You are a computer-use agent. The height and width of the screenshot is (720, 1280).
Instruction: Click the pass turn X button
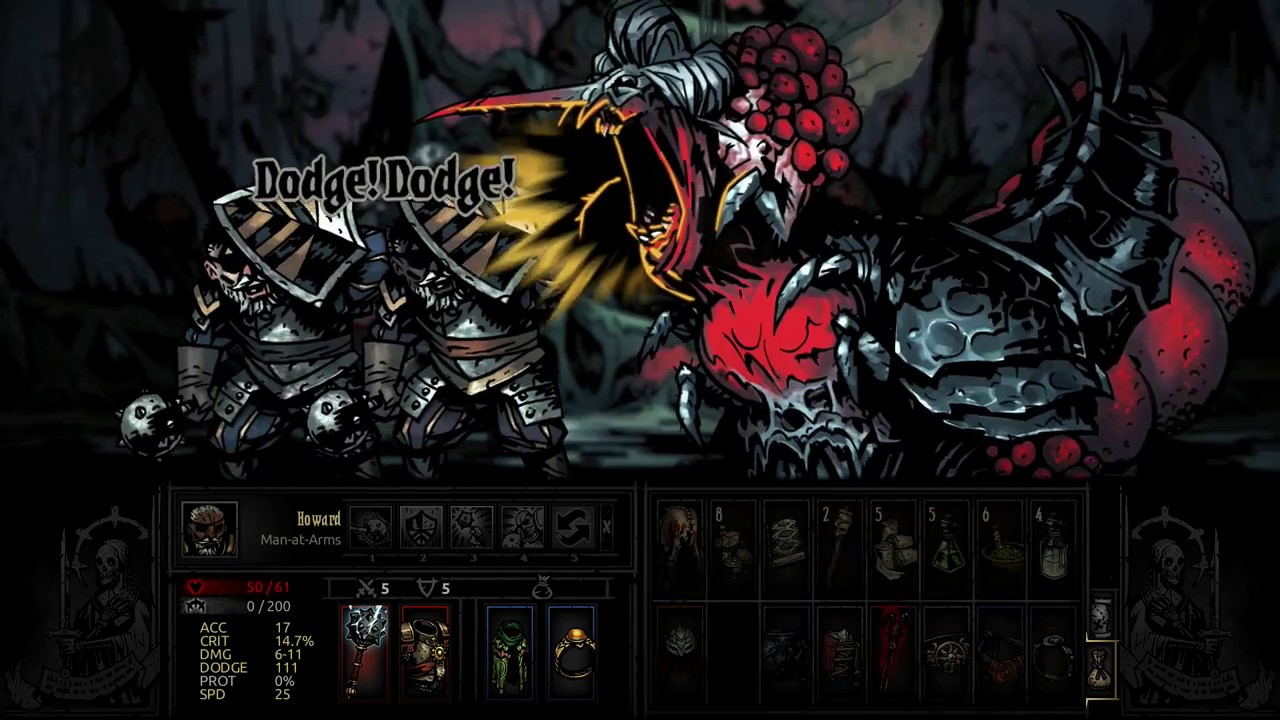(x=606, y=527)
